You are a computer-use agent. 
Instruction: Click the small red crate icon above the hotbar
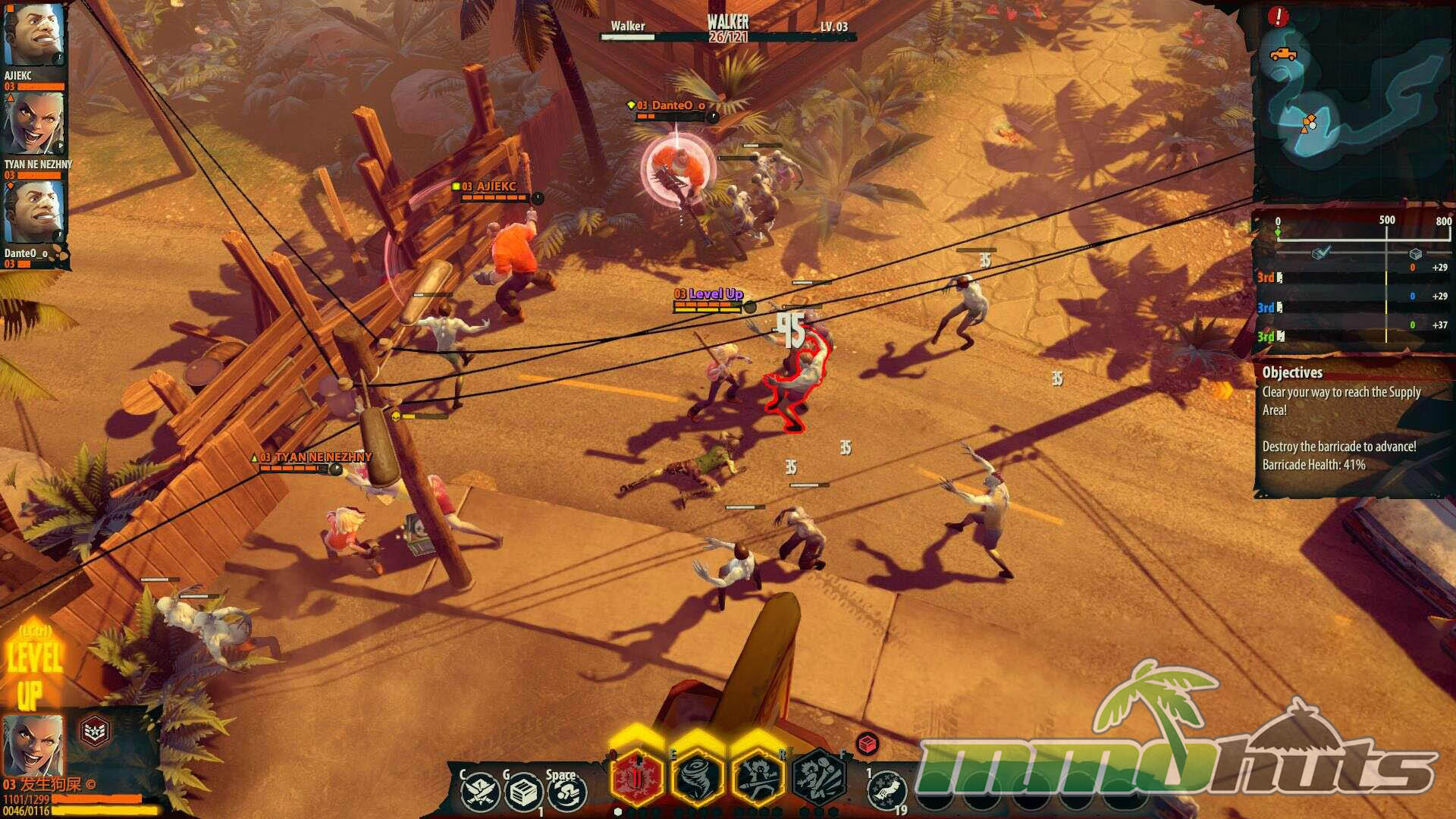(x=868, y=744)
